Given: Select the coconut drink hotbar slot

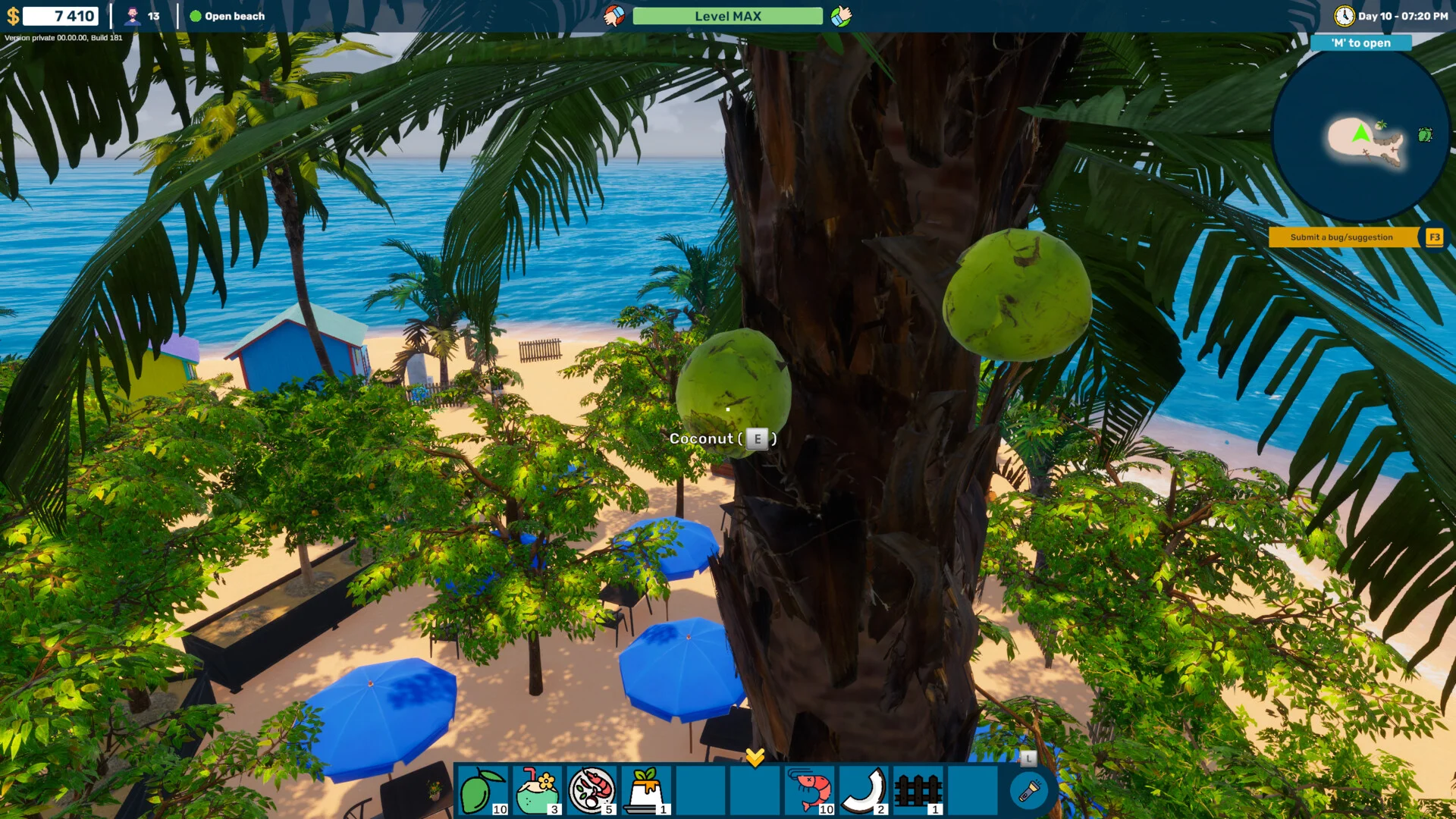Looking at the screenshot, I should coord(537,790).
